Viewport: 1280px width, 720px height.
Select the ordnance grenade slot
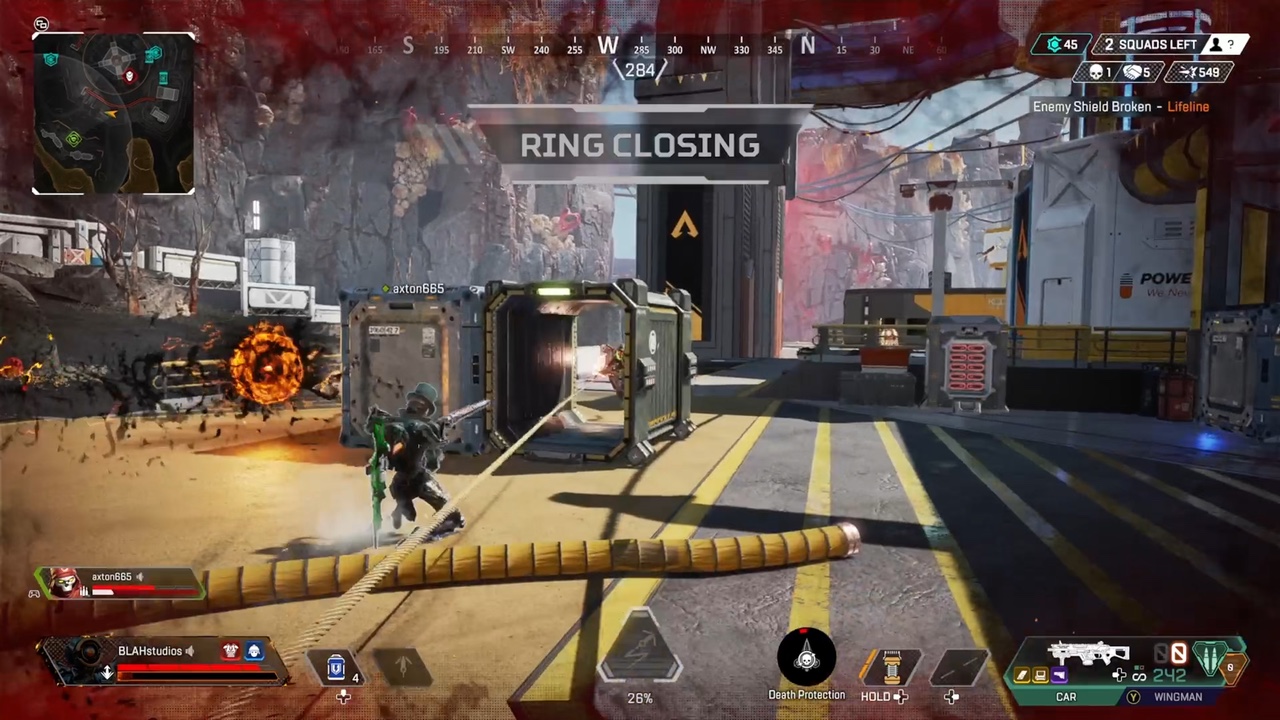tap(890, 667)
